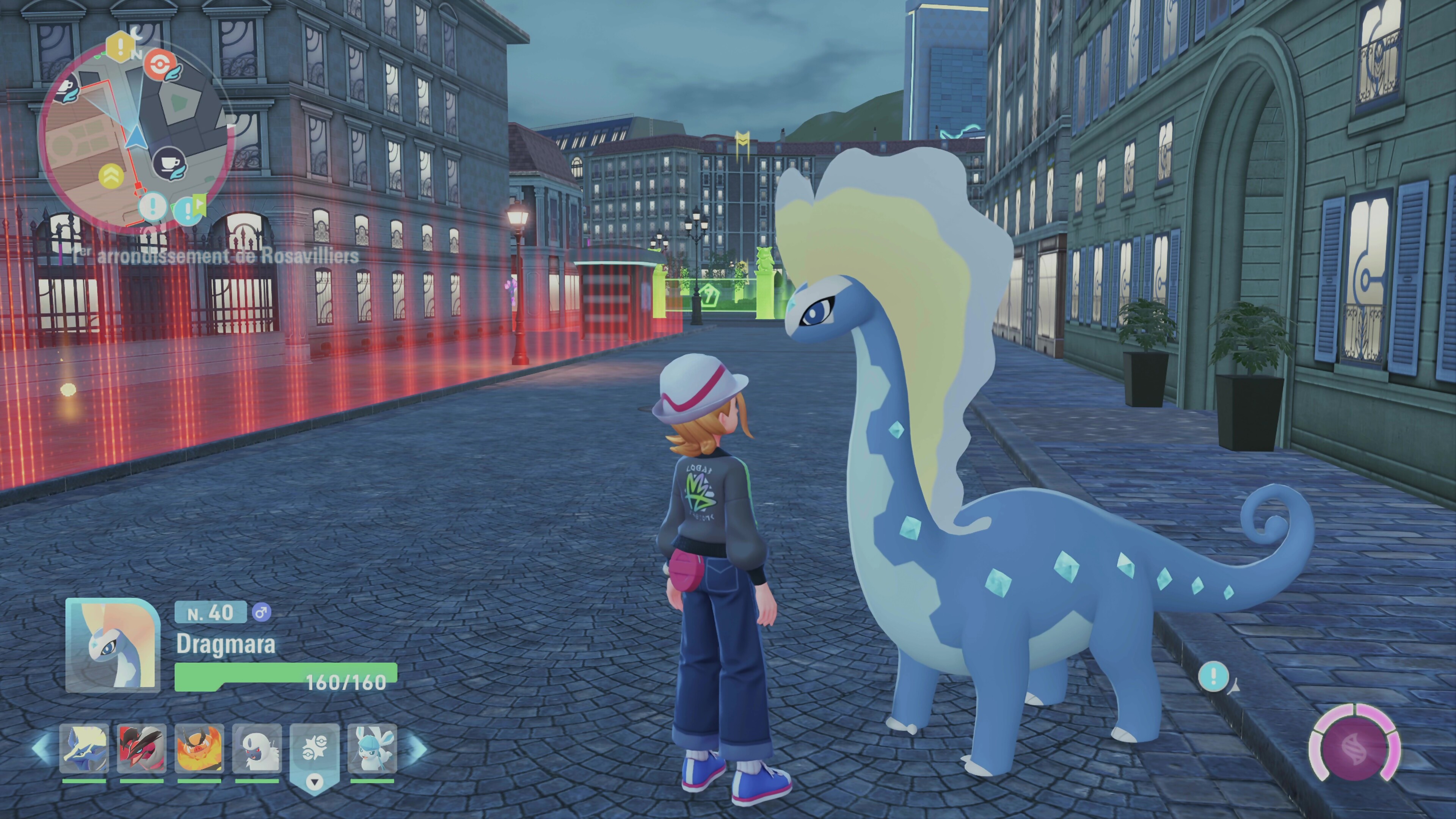Image resolution: width=1456 pixels, height=819 pixels.
Task: Select the blue dragon with yellow crest slot
Action: point(84,748)
